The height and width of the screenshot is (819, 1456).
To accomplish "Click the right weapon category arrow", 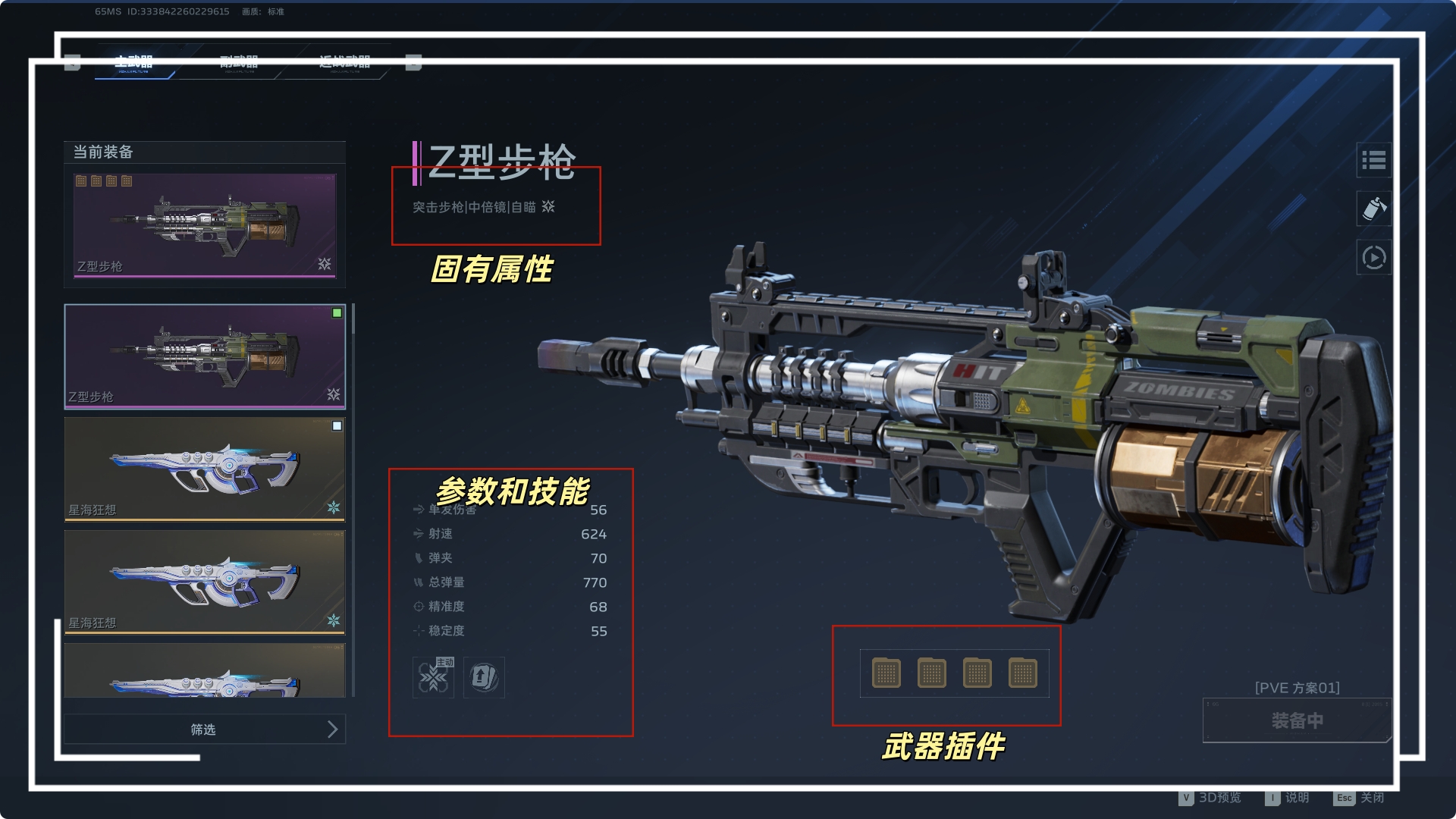I will click(413, 63).
